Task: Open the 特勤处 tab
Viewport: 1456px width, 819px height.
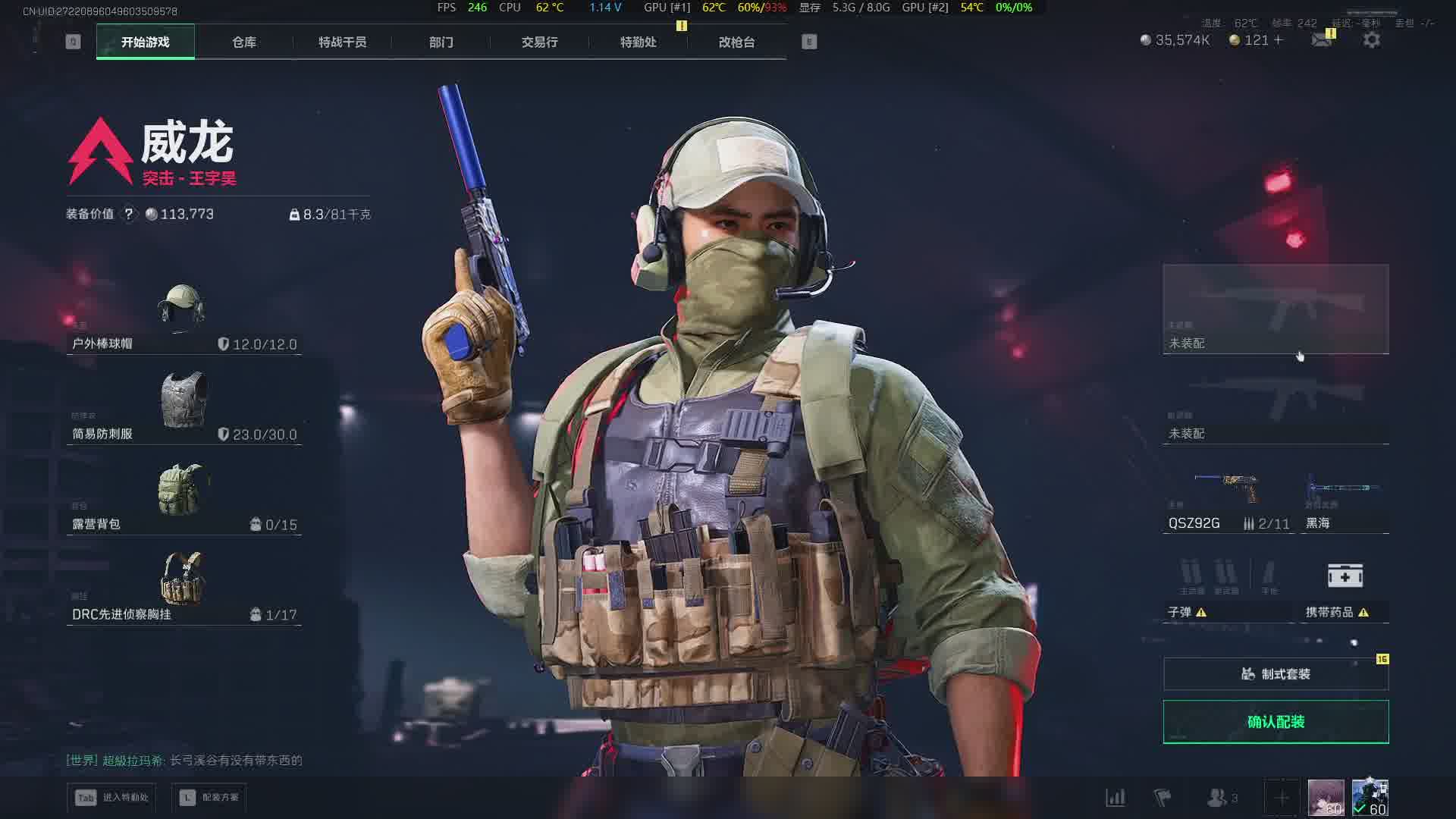Action: point(638,42)
